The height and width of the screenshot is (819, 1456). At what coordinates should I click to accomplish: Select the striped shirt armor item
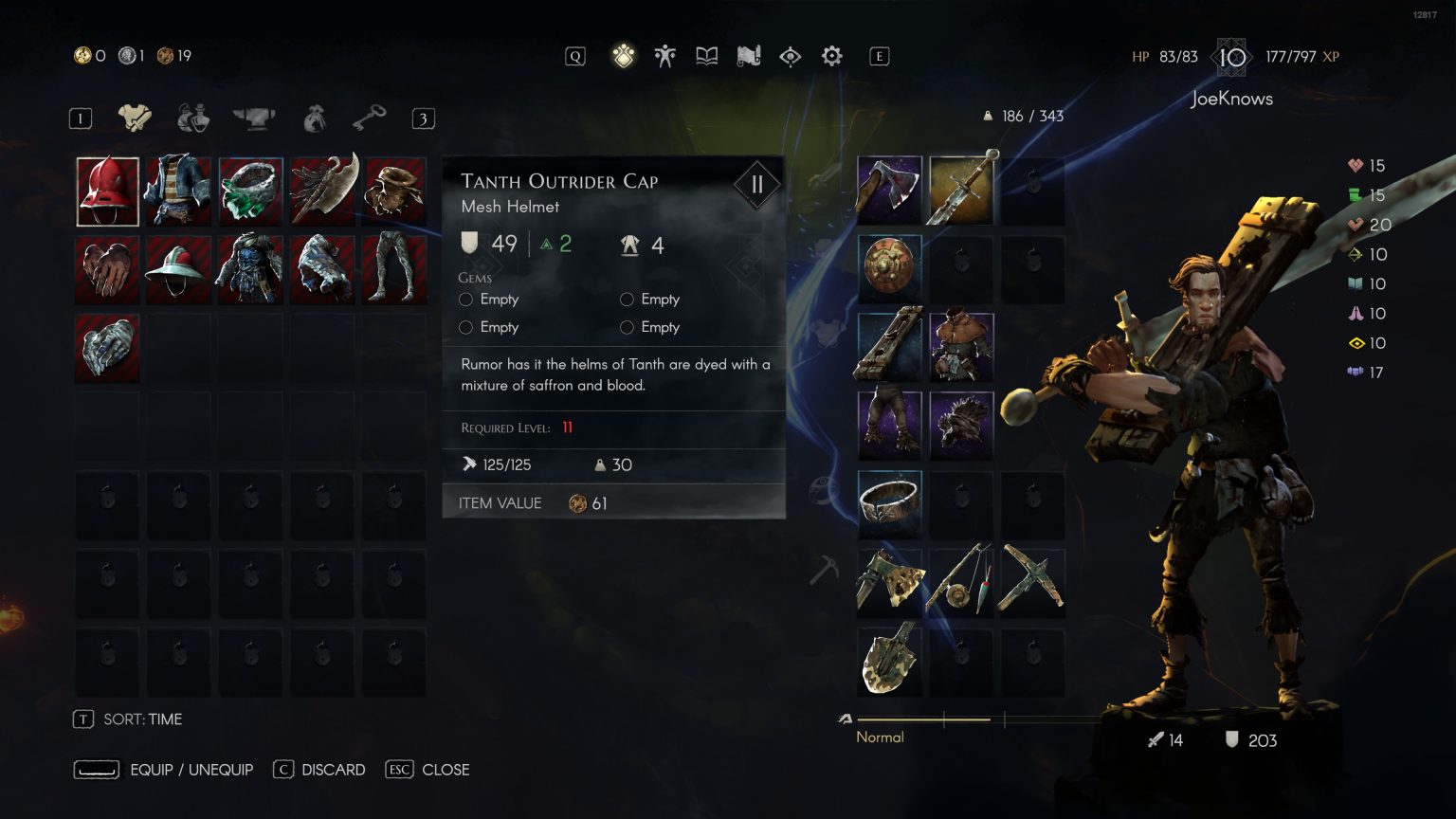(x=178, y=191)
